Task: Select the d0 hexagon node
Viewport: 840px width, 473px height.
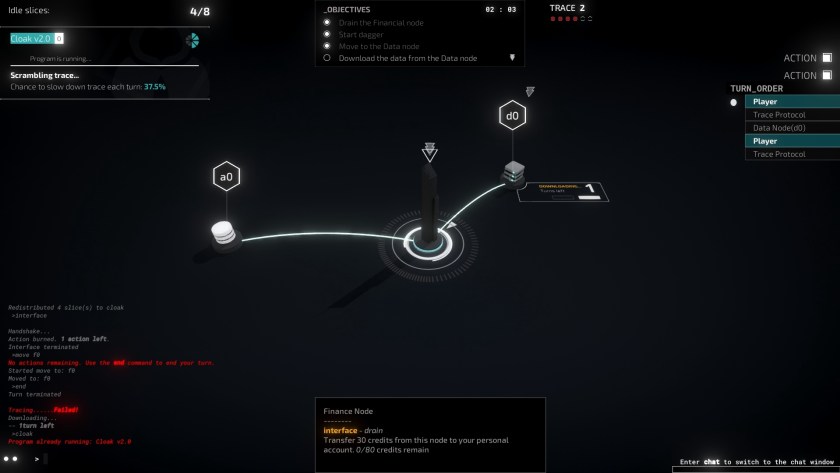Action: [512, 116]
